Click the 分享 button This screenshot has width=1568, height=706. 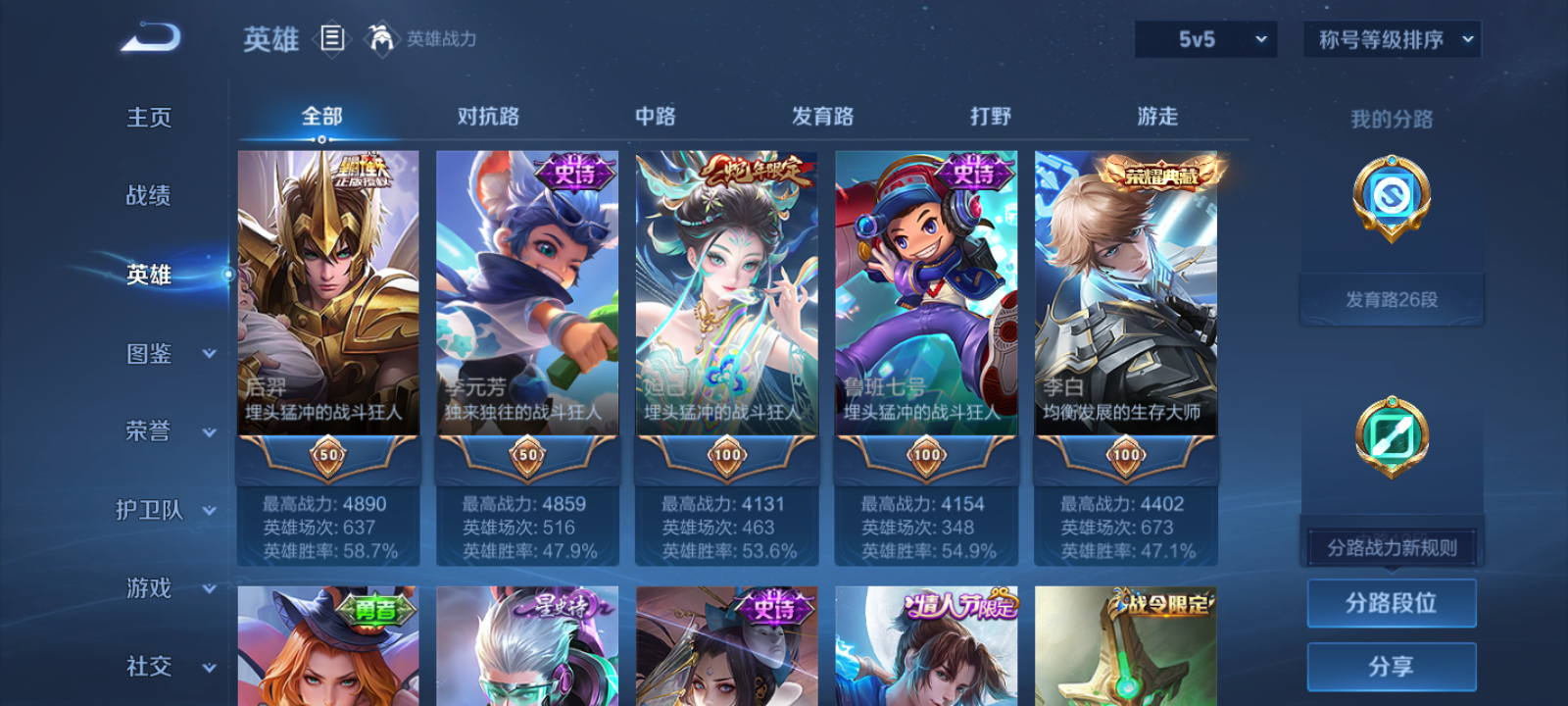tap(1392, 665)
